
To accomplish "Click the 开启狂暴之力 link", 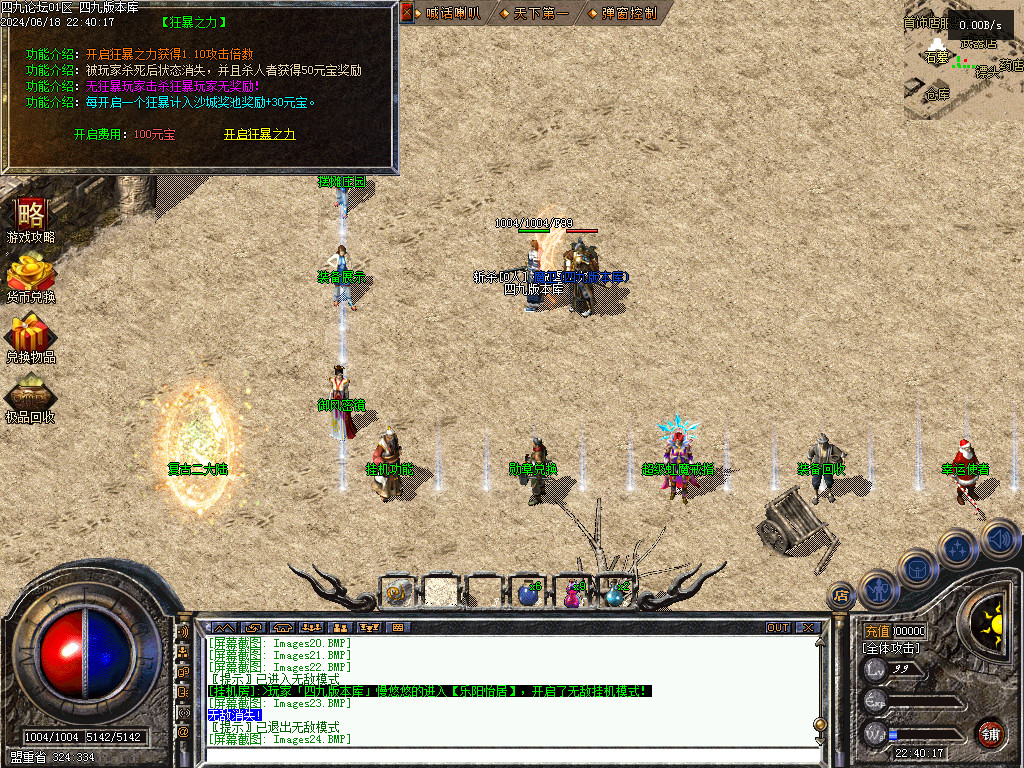I will coord(259,134).
